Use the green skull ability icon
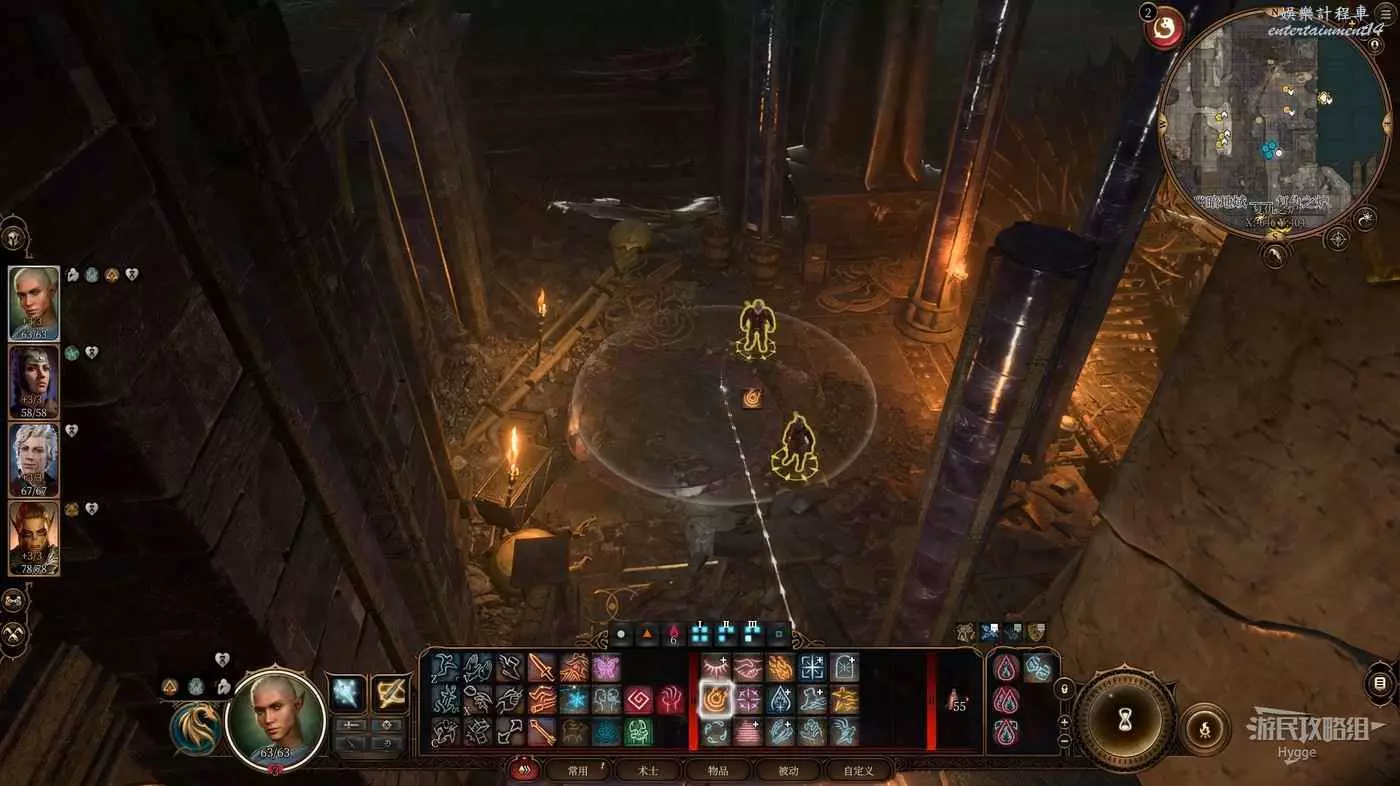 [x=639, y=732]
